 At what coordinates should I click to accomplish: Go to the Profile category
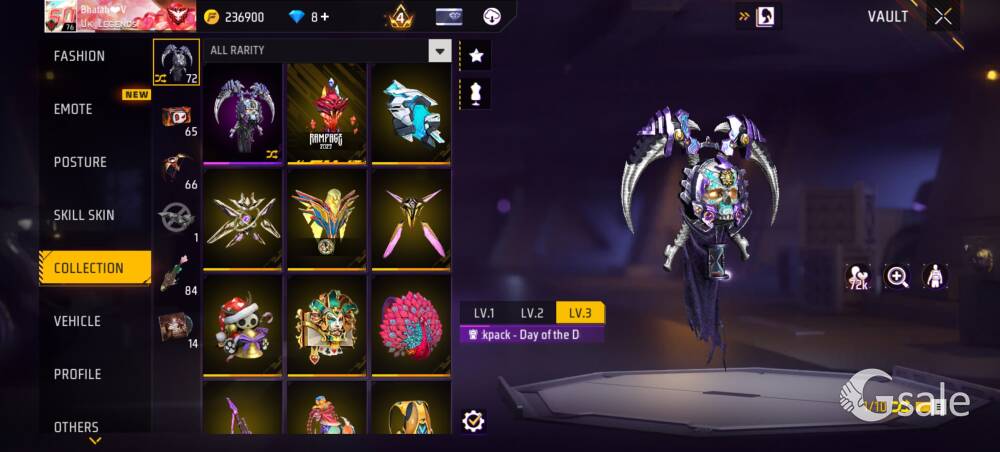pyautogui.click(x=77, y=375)
